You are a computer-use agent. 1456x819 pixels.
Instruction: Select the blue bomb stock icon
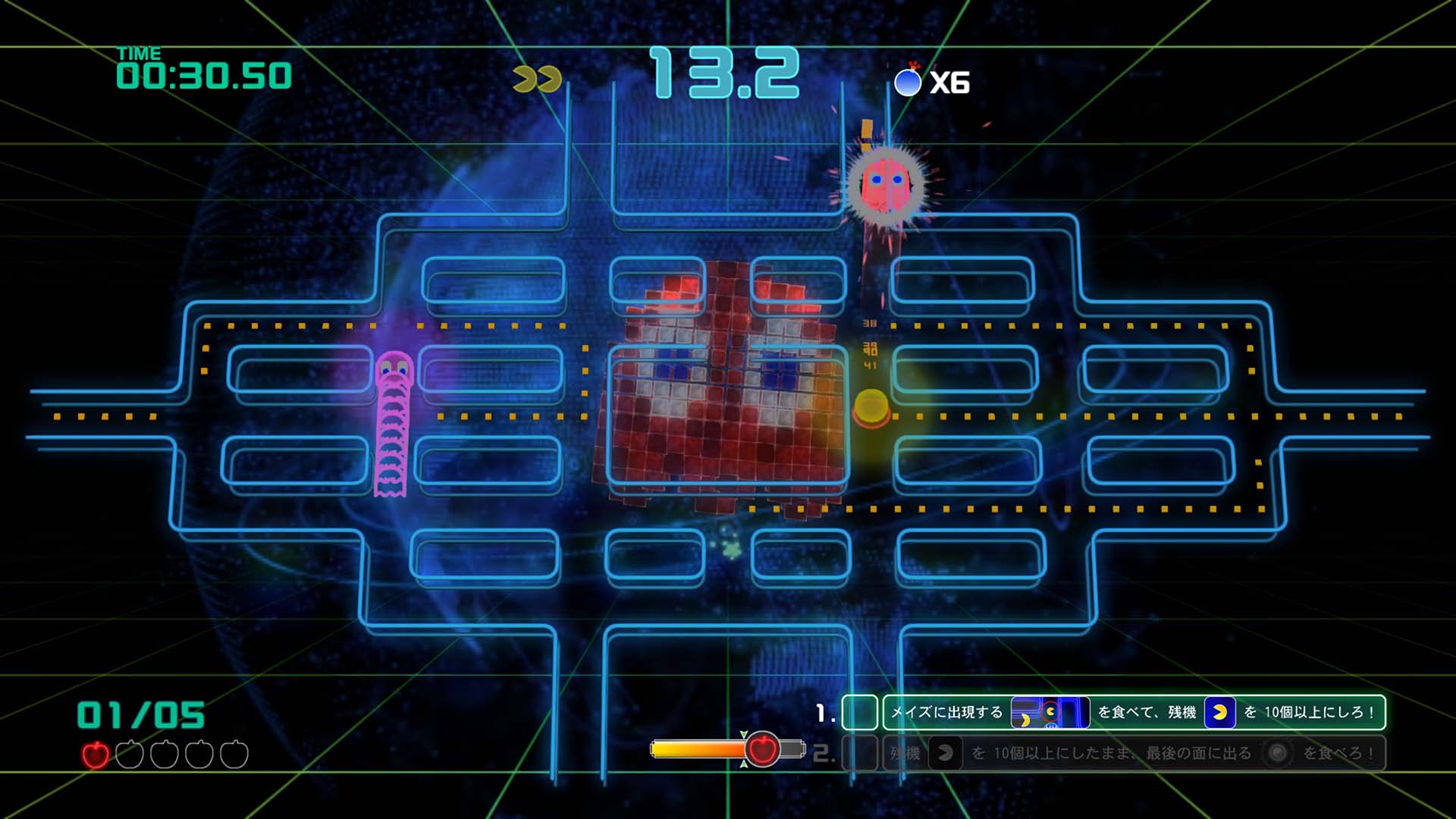pos(908,82)
